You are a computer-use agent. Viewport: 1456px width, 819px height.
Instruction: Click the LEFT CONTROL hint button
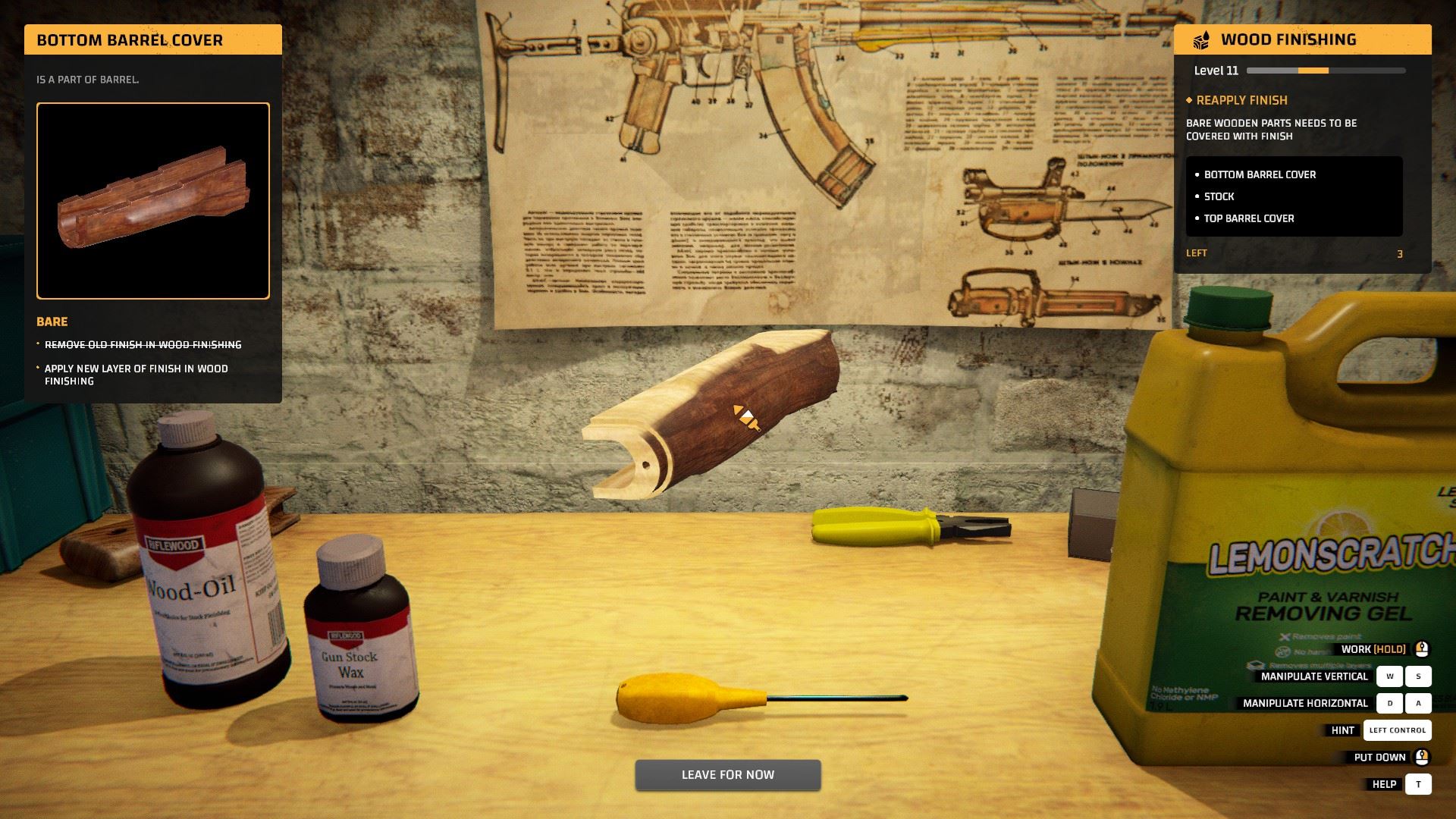point(1398,730)
